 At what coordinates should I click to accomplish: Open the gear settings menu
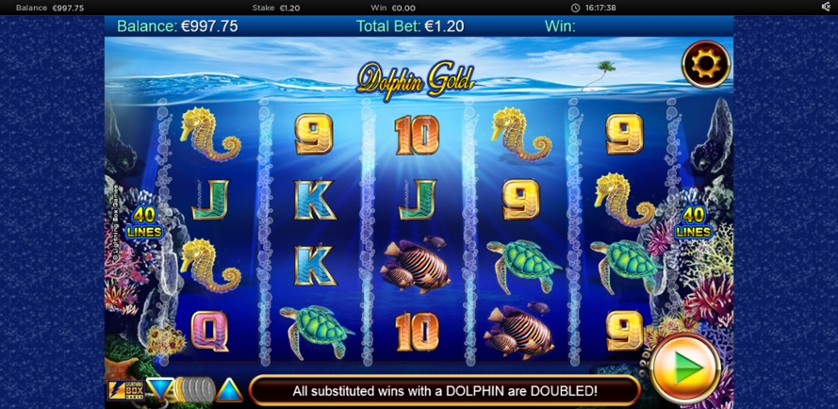705,65
